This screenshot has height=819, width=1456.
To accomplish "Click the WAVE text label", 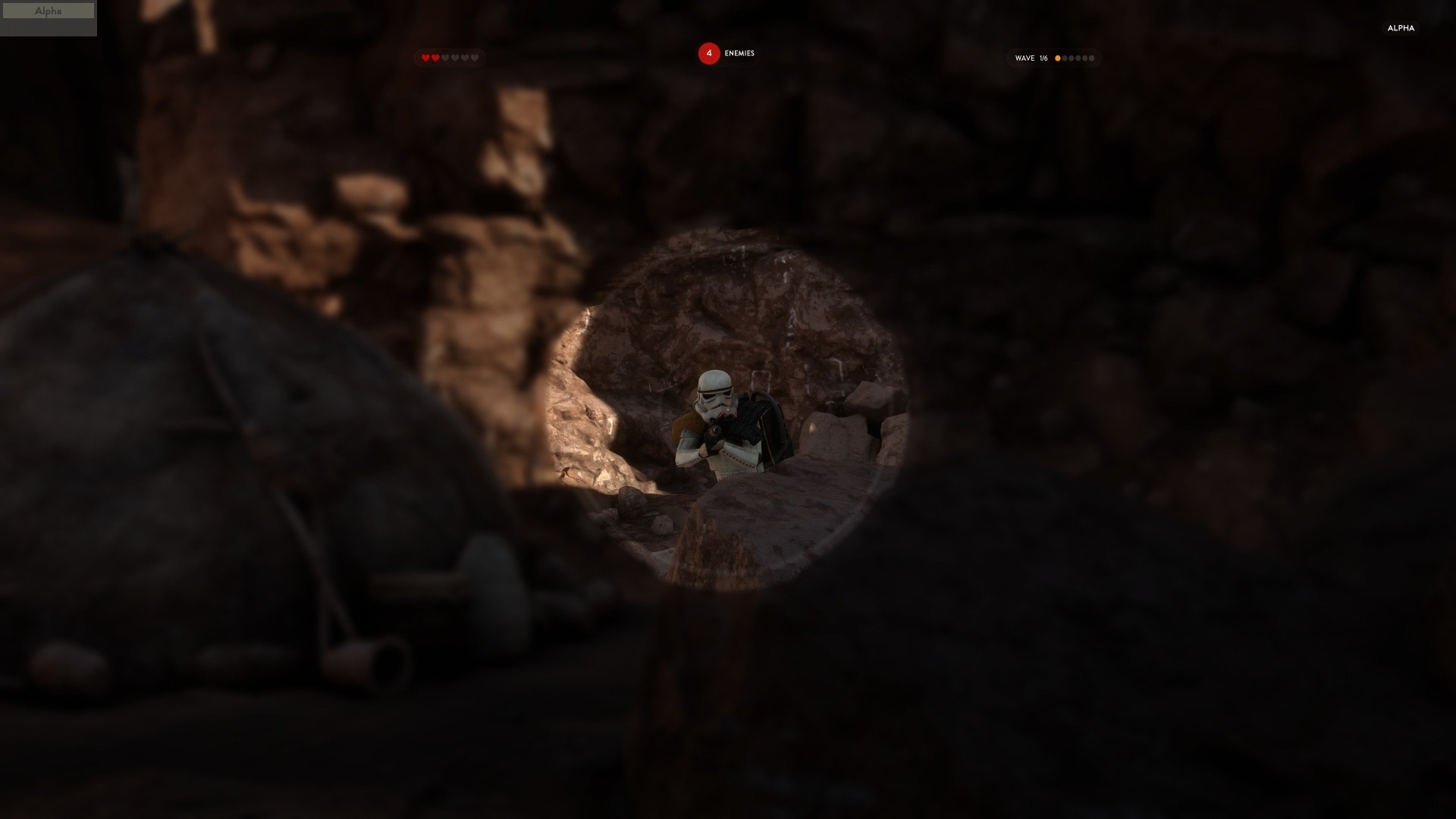I will (x=1024, y=58).
